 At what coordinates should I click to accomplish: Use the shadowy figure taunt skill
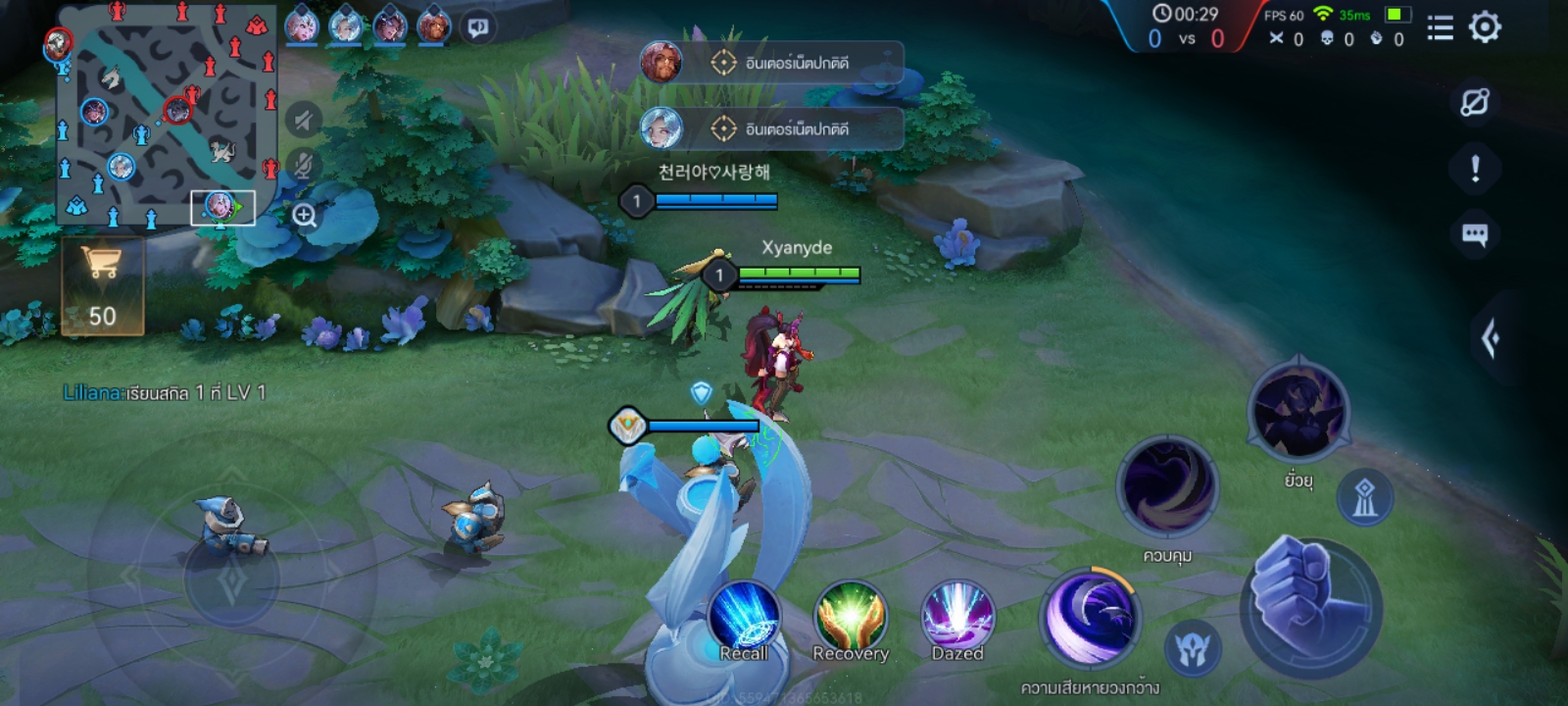tap(1298, 412)
